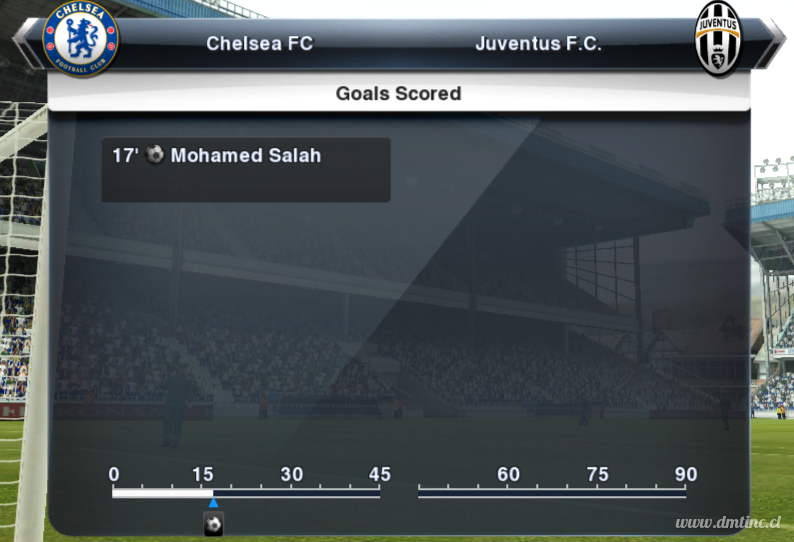The image size is (794, 542).
Task: Click the soccer ball goal marker under the timeline
Action: tap(213, 524)
